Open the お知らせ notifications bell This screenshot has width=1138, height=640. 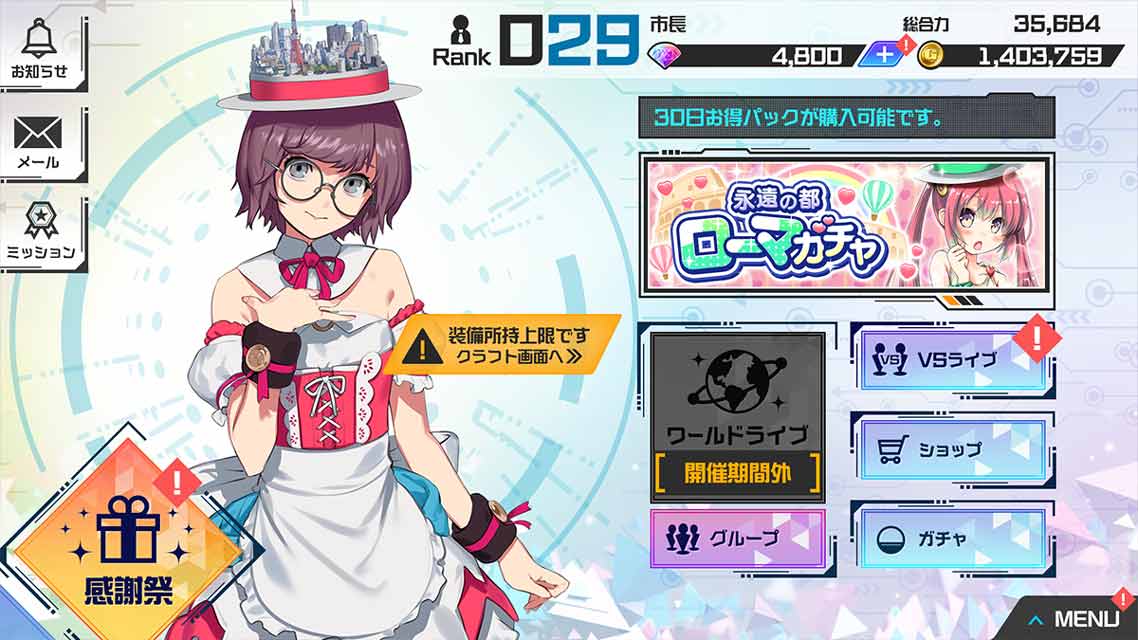[41, 51]
